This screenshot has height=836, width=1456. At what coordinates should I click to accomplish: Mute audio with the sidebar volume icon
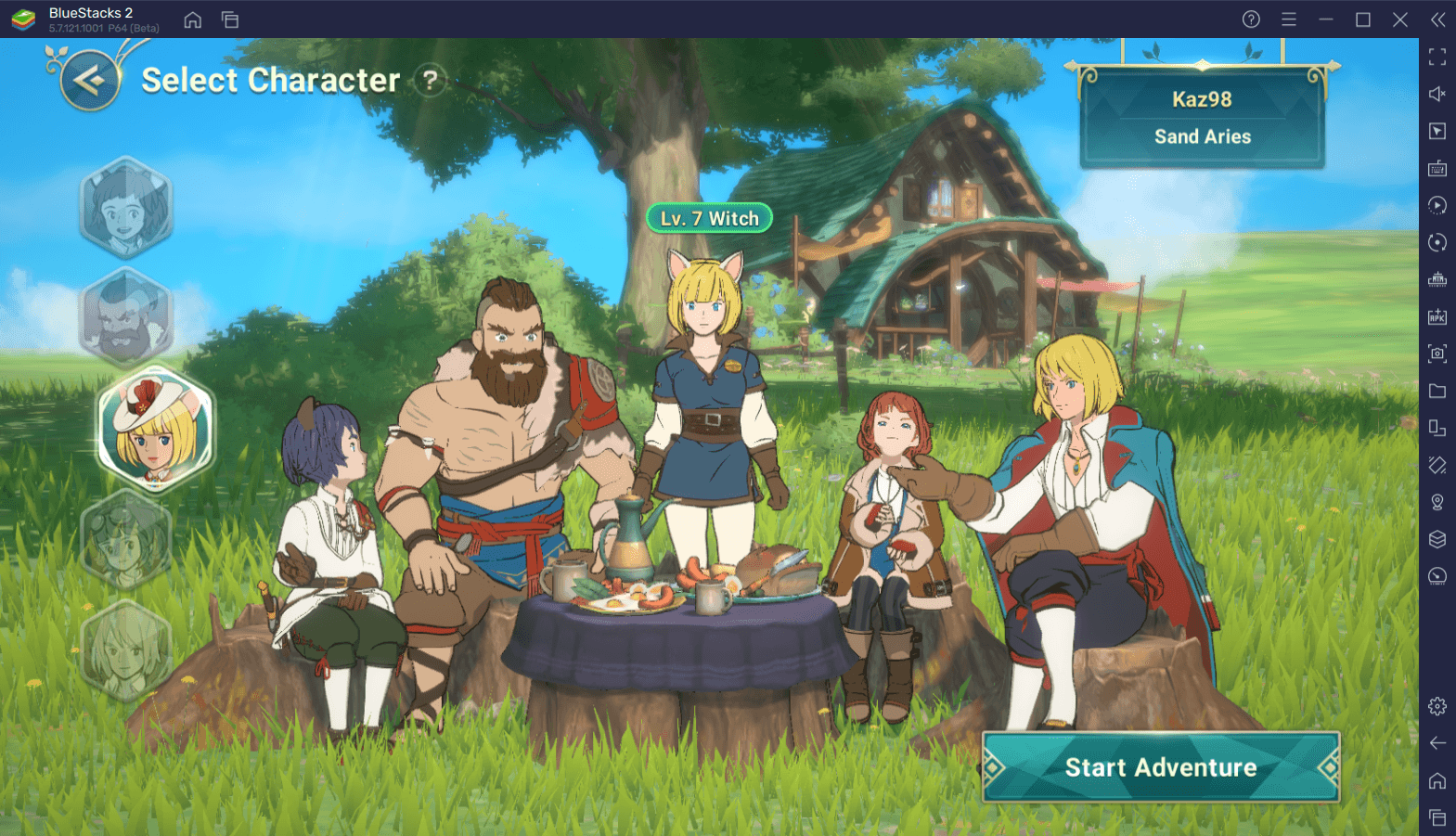(x=1437, y=94)
